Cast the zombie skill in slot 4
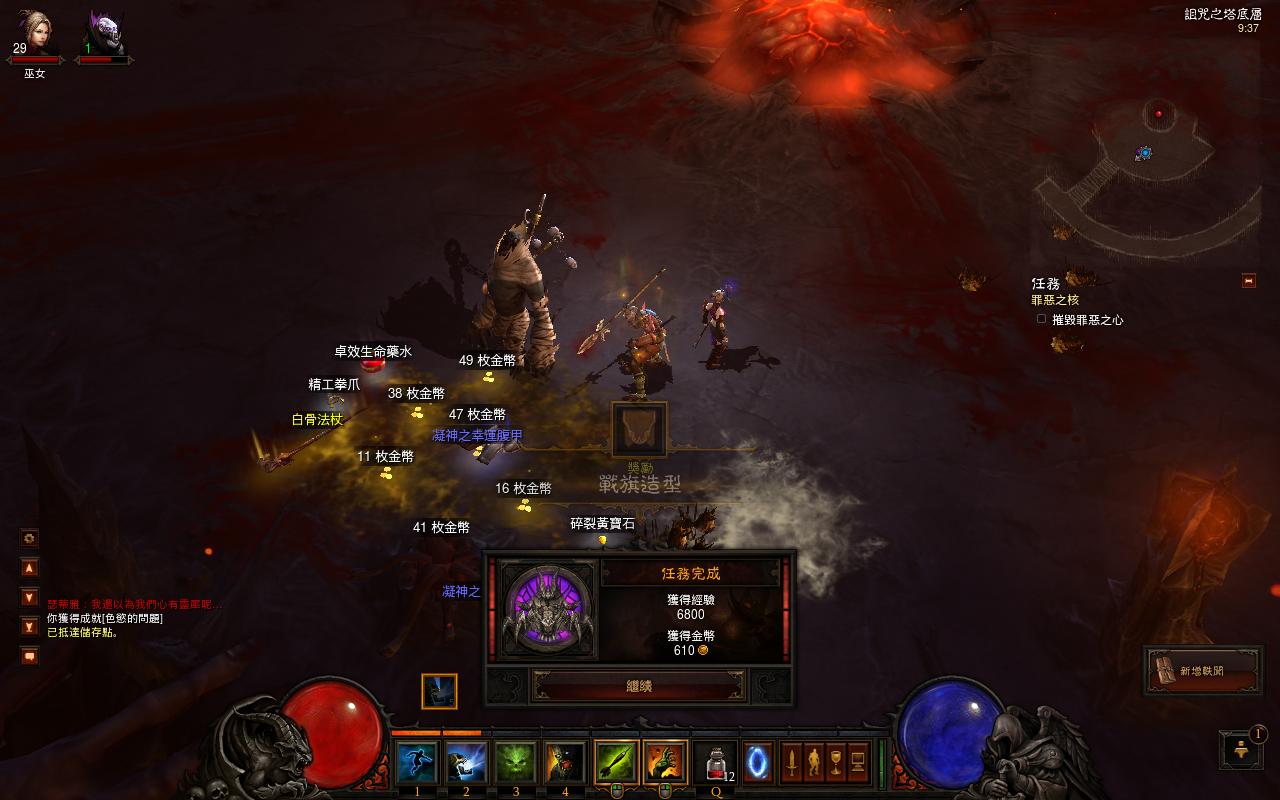This screenshot has width=1280, height=800. point(565,763)
